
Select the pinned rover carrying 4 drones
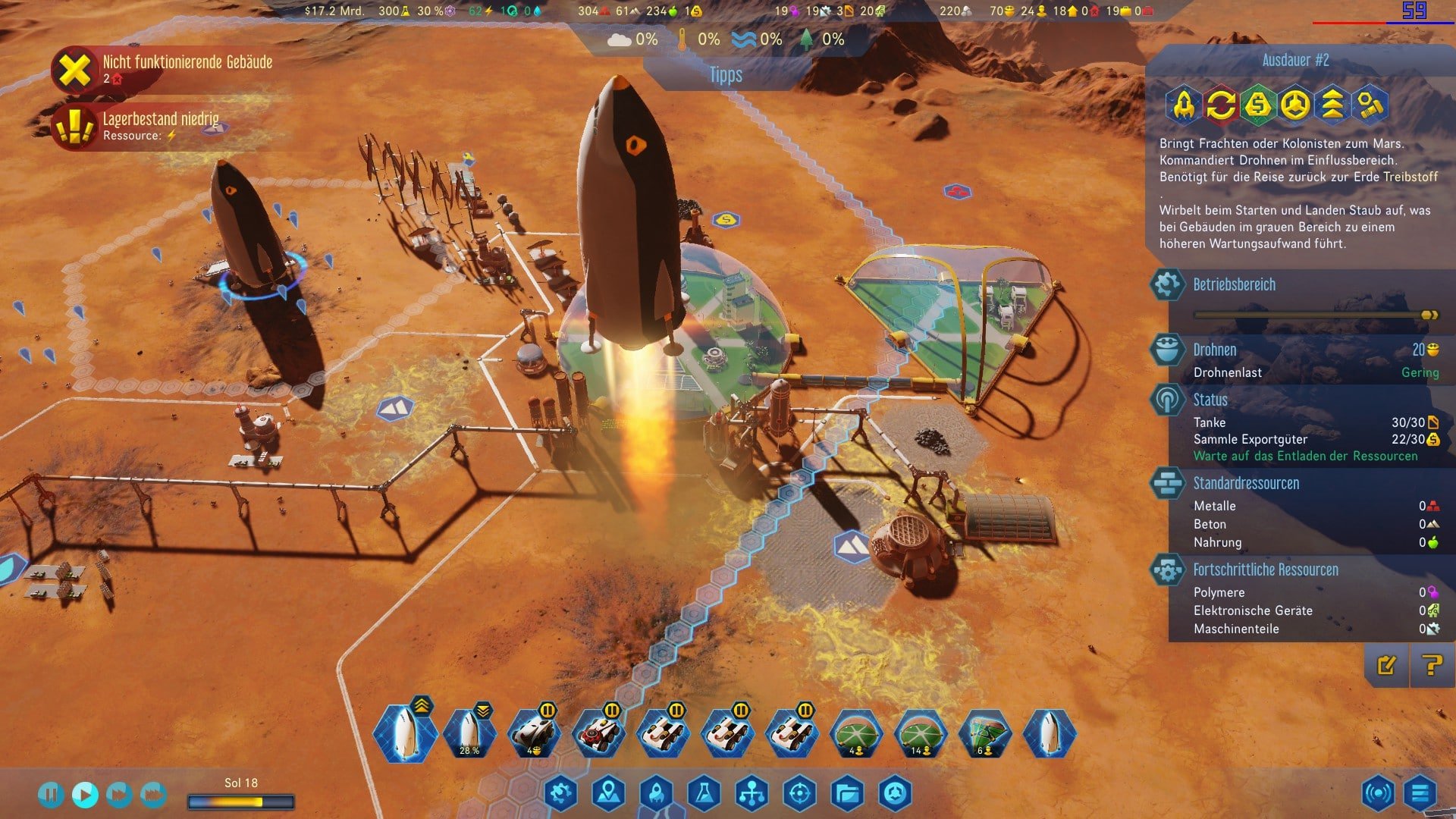(534, 734)
